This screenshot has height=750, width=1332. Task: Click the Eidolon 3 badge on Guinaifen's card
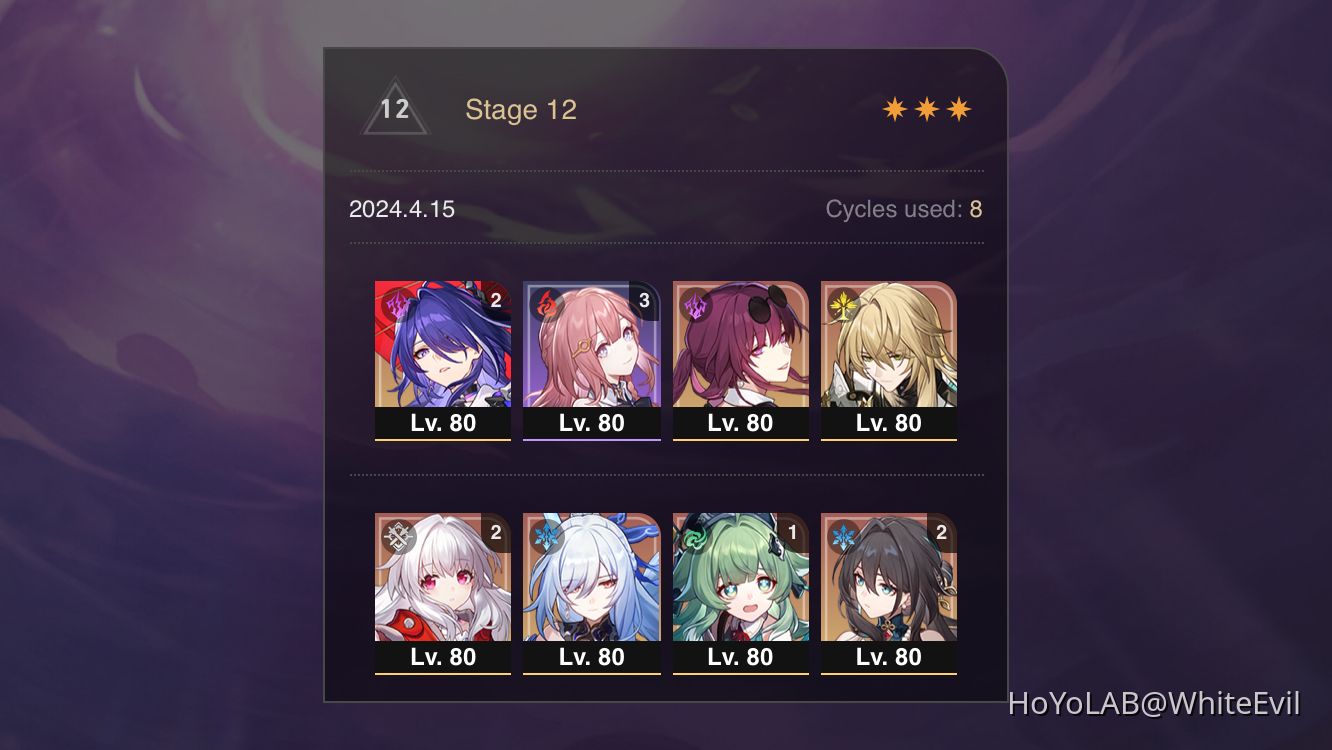pos(643,298)
